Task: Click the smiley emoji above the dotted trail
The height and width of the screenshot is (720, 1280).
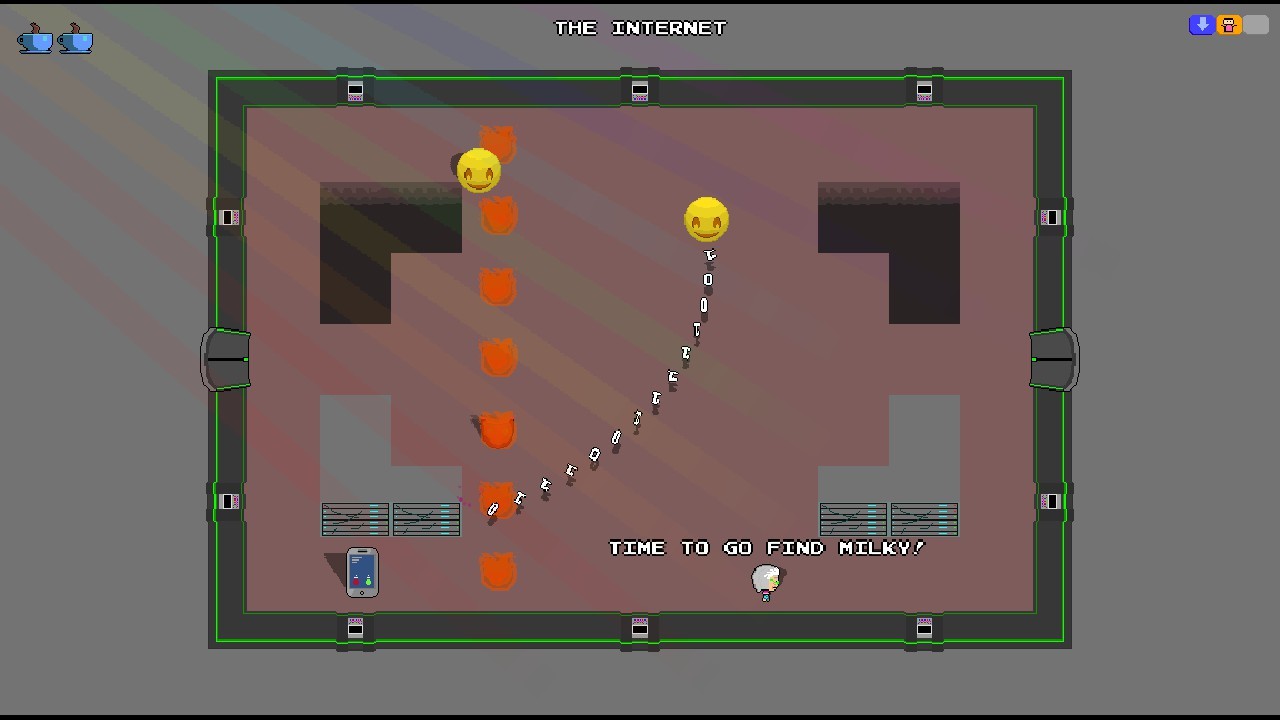Action: tap(706, 218)
